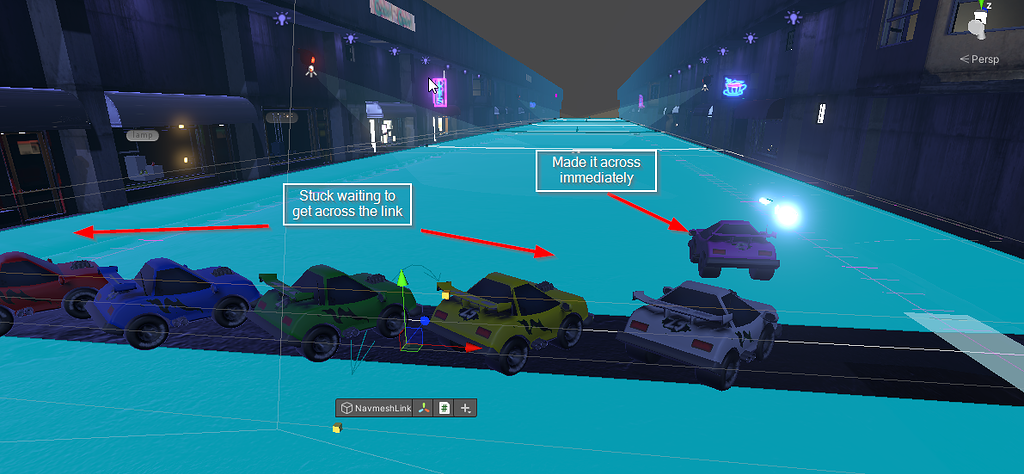Open the transform axes tool in NavmeshLink toolbar
This screenshot has width=1024, height=474.
pyautogui.click(x=424, y=408)
